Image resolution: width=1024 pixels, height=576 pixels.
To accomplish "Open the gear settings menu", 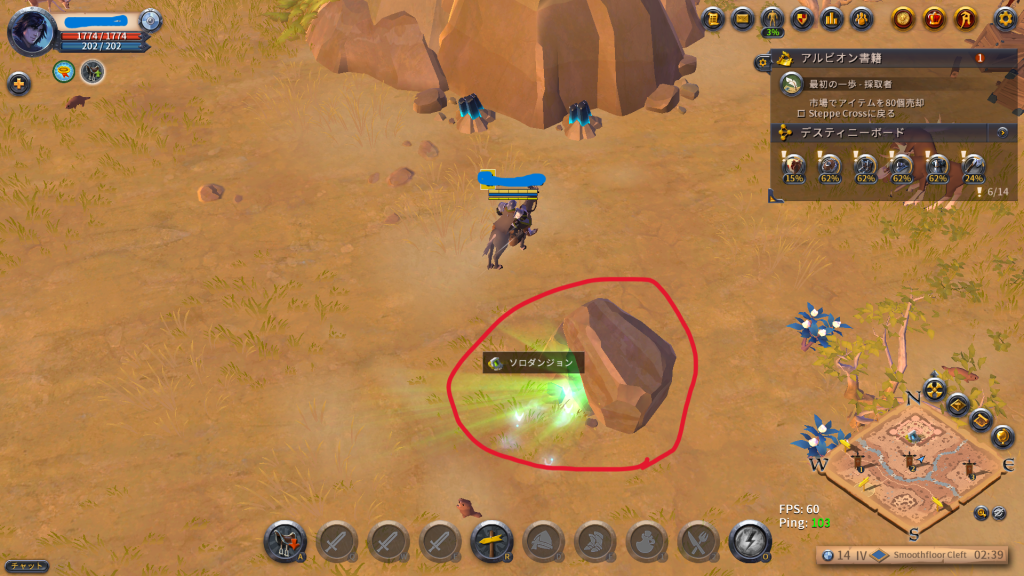I will point(1006,18).
